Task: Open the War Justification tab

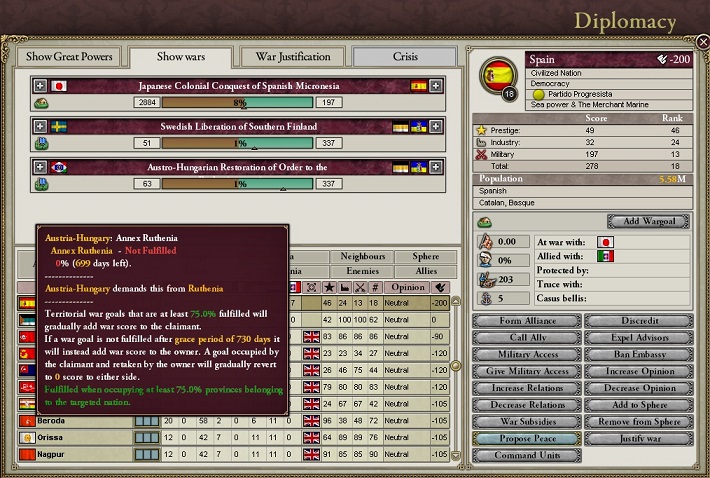Action: (292, 57)
